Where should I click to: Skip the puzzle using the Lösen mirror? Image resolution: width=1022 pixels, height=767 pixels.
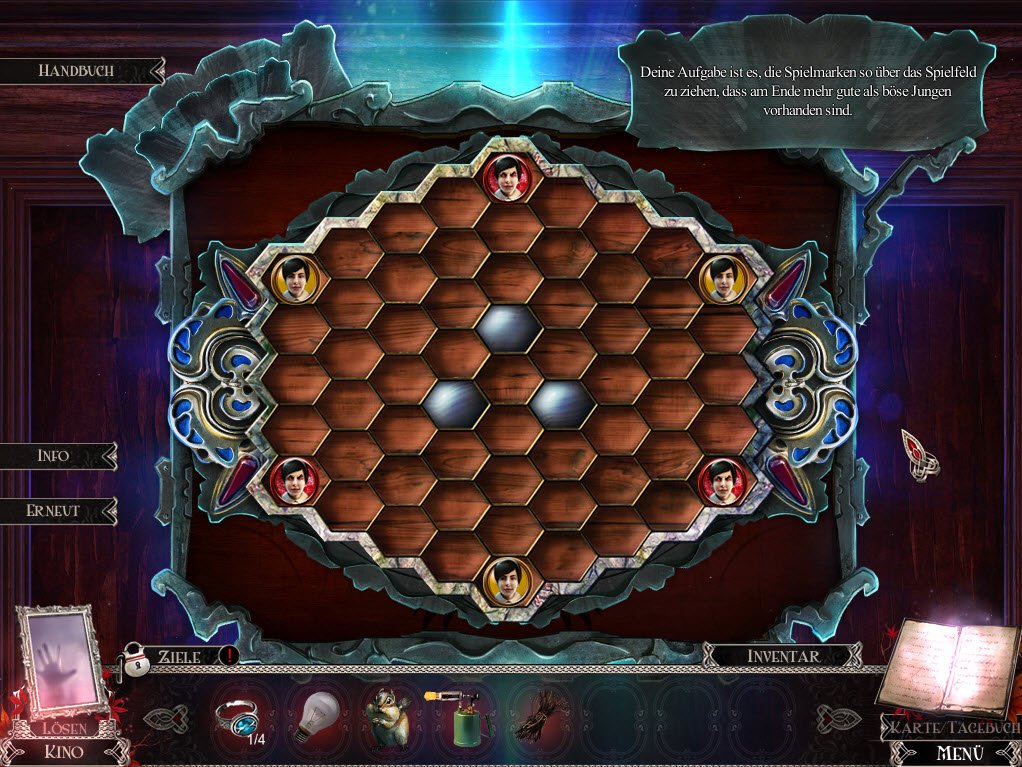coord(61,665)
